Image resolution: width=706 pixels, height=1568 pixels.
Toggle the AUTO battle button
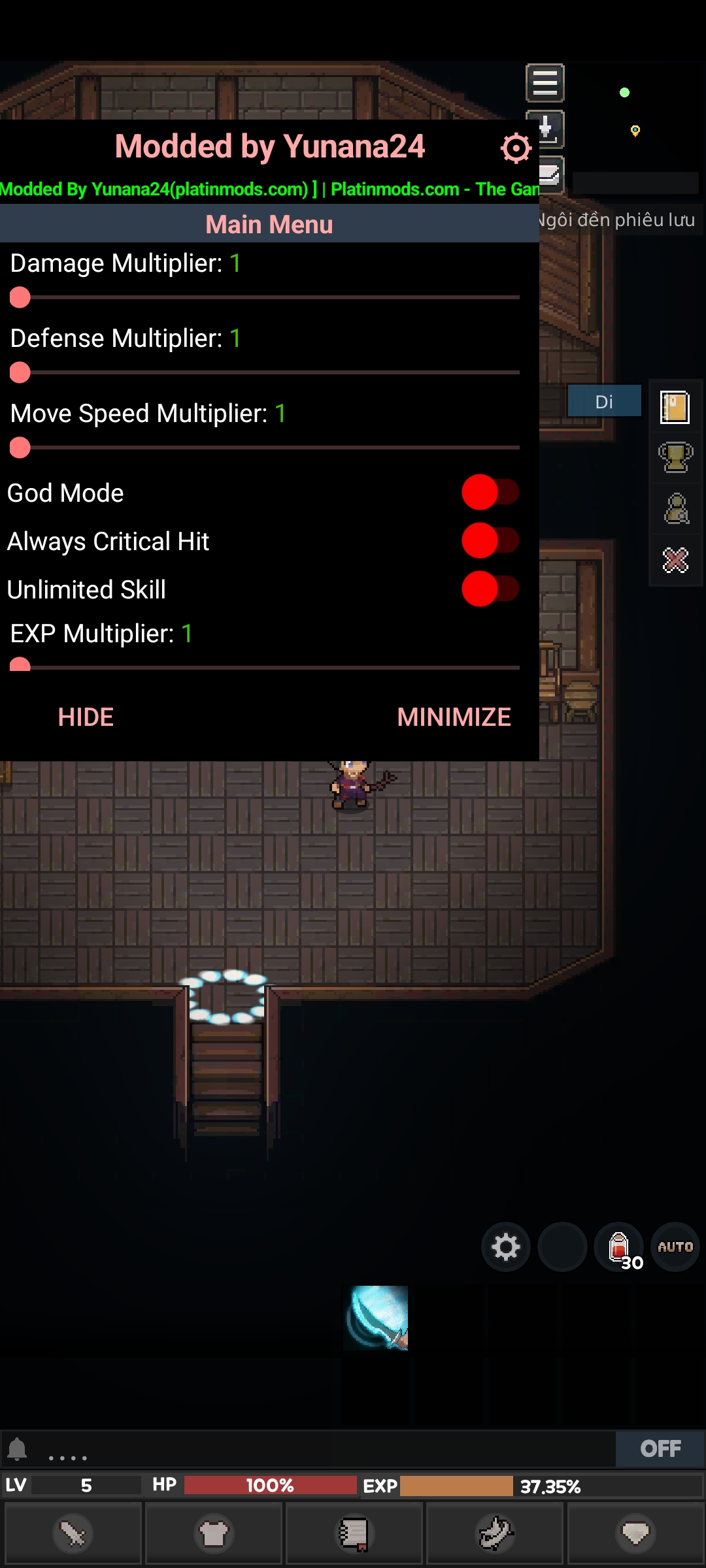(675, 1247)
